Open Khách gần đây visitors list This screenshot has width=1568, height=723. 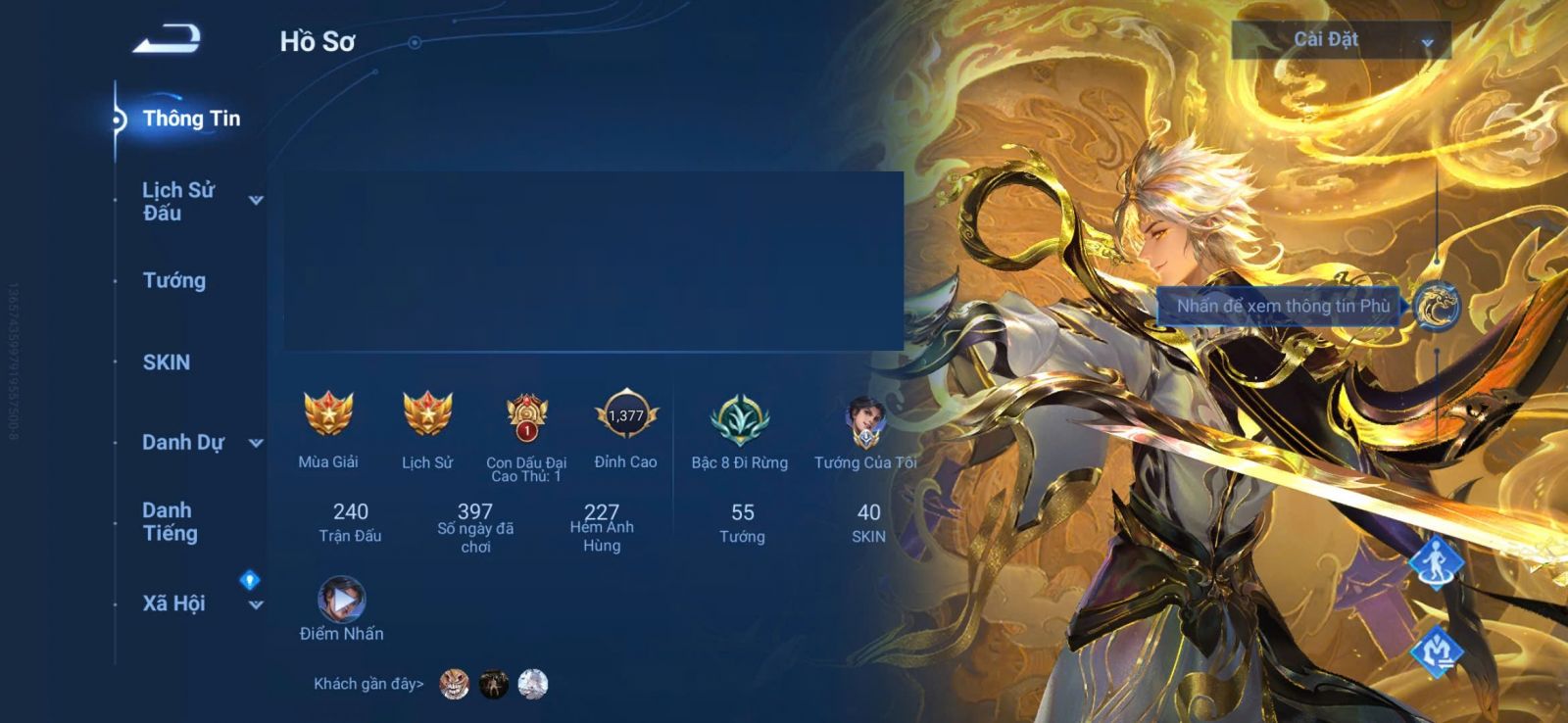(x=368, y=684)
